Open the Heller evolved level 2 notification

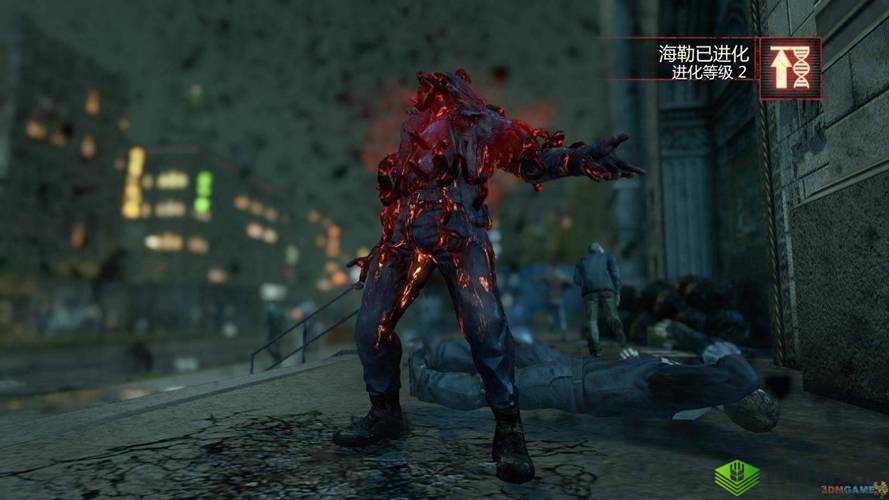(704, 64)
